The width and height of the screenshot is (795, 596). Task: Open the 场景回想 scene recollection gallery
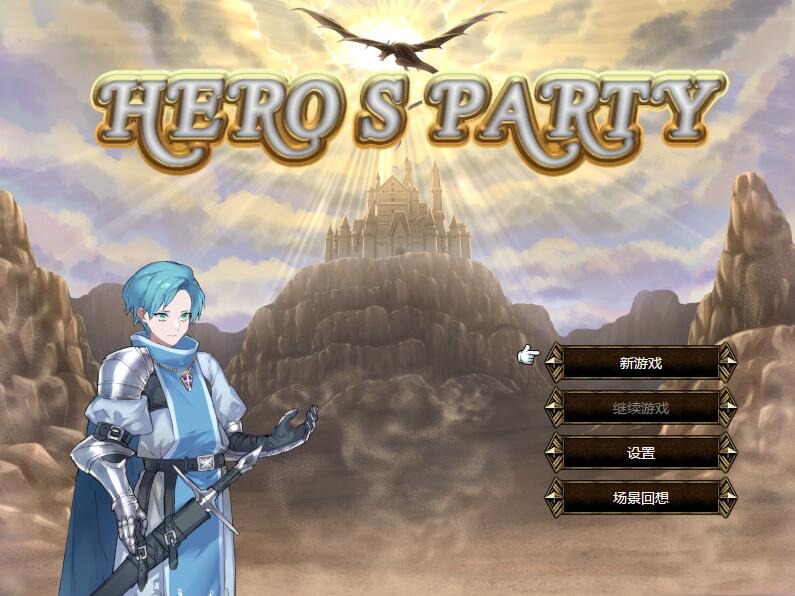click(641, 497)
